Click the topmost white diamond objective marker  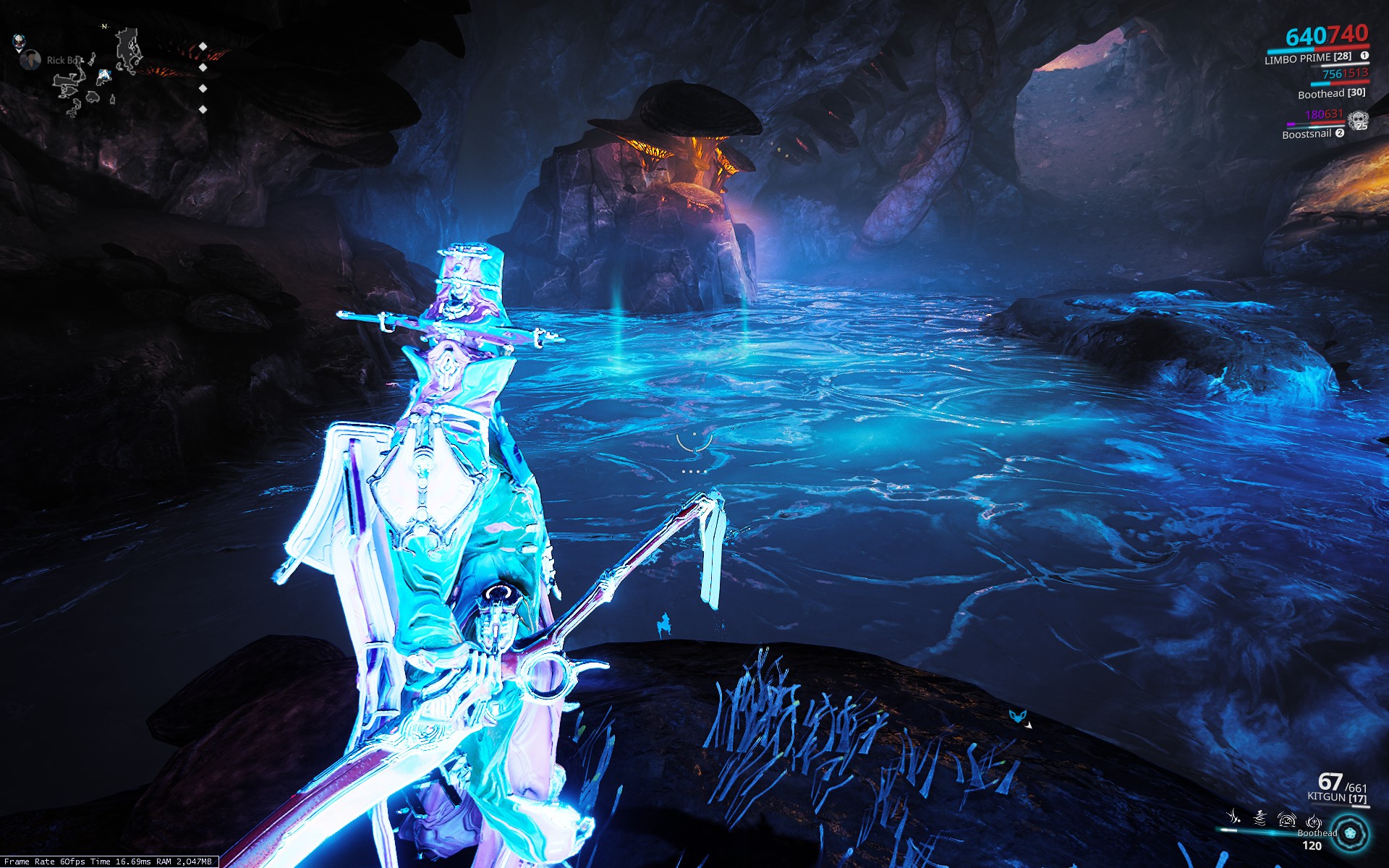pos(203,46)
